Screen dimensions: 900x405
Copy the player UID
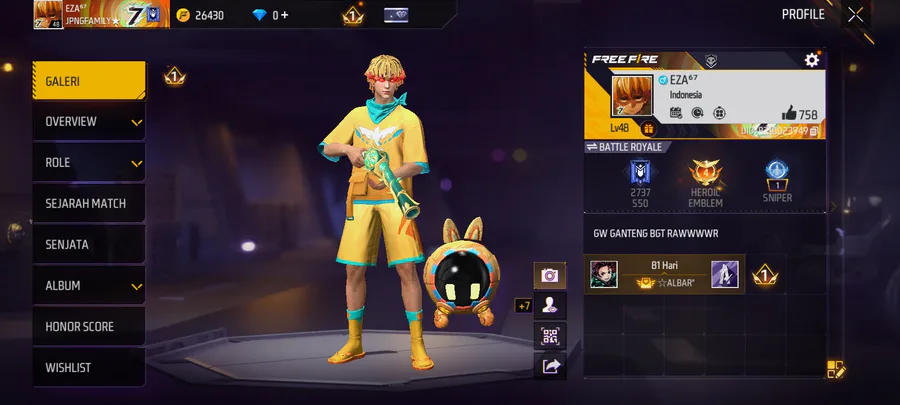coord(814,130)
